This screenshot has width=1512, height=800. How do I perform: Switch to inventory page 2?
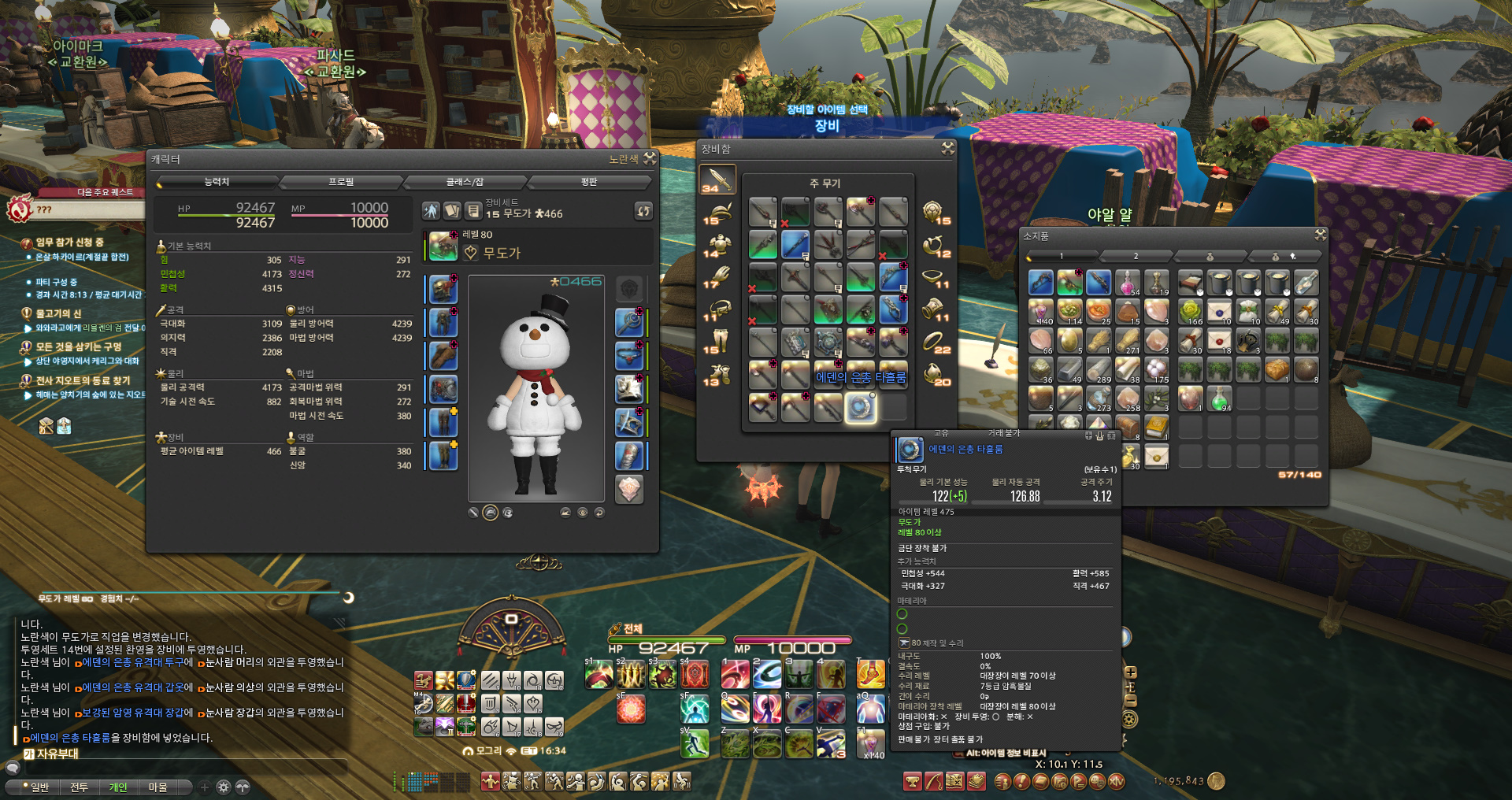1136,257
